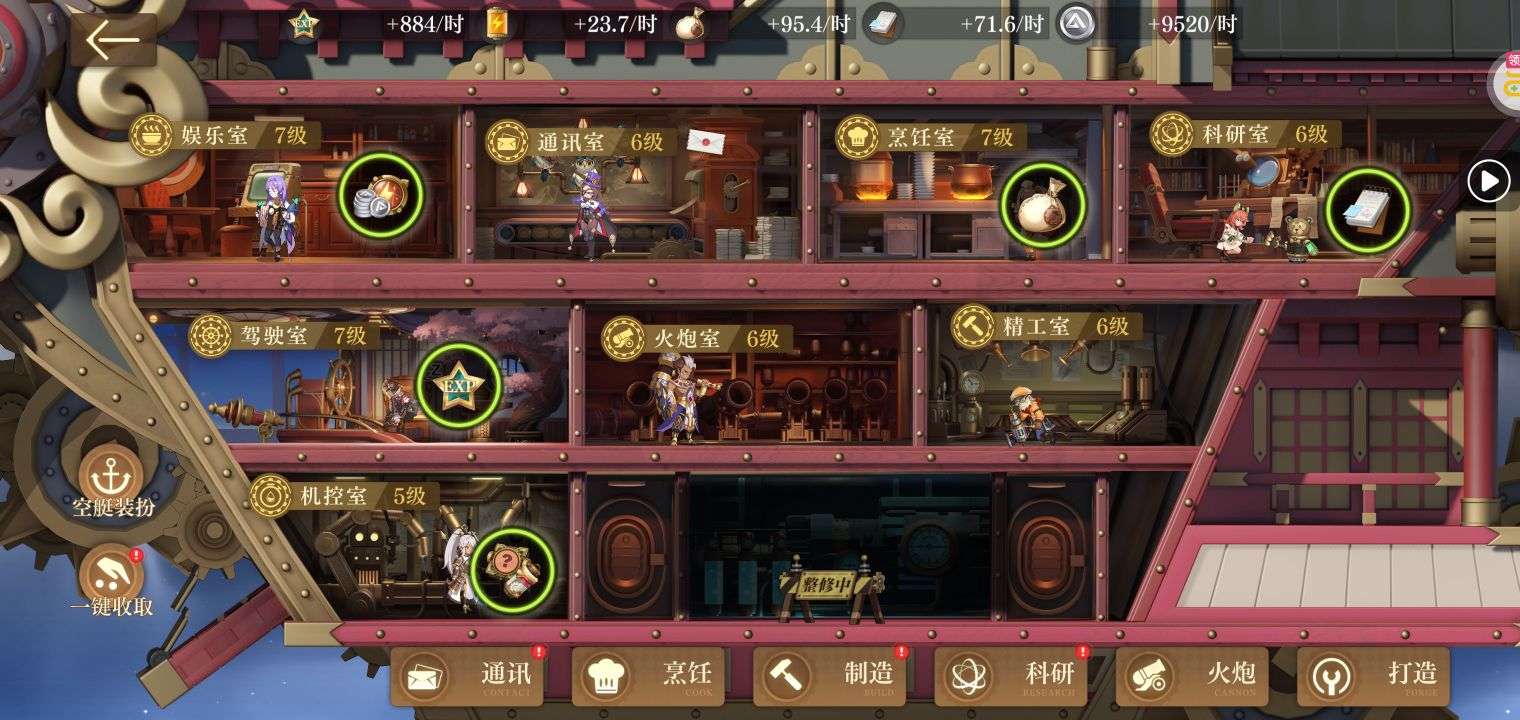Click the white play arrow button
This screenshot has width=1520, height=720.
click(x=1488, y=182)
